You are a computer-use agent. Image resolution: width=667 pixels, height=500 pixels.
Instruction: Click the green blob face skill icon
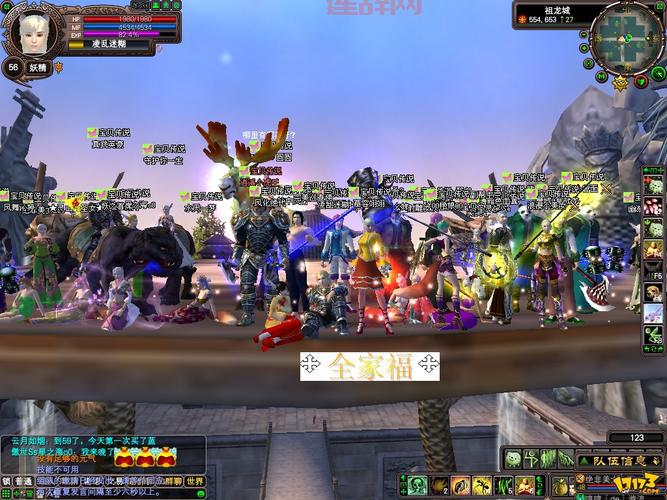tap(513, 460)
